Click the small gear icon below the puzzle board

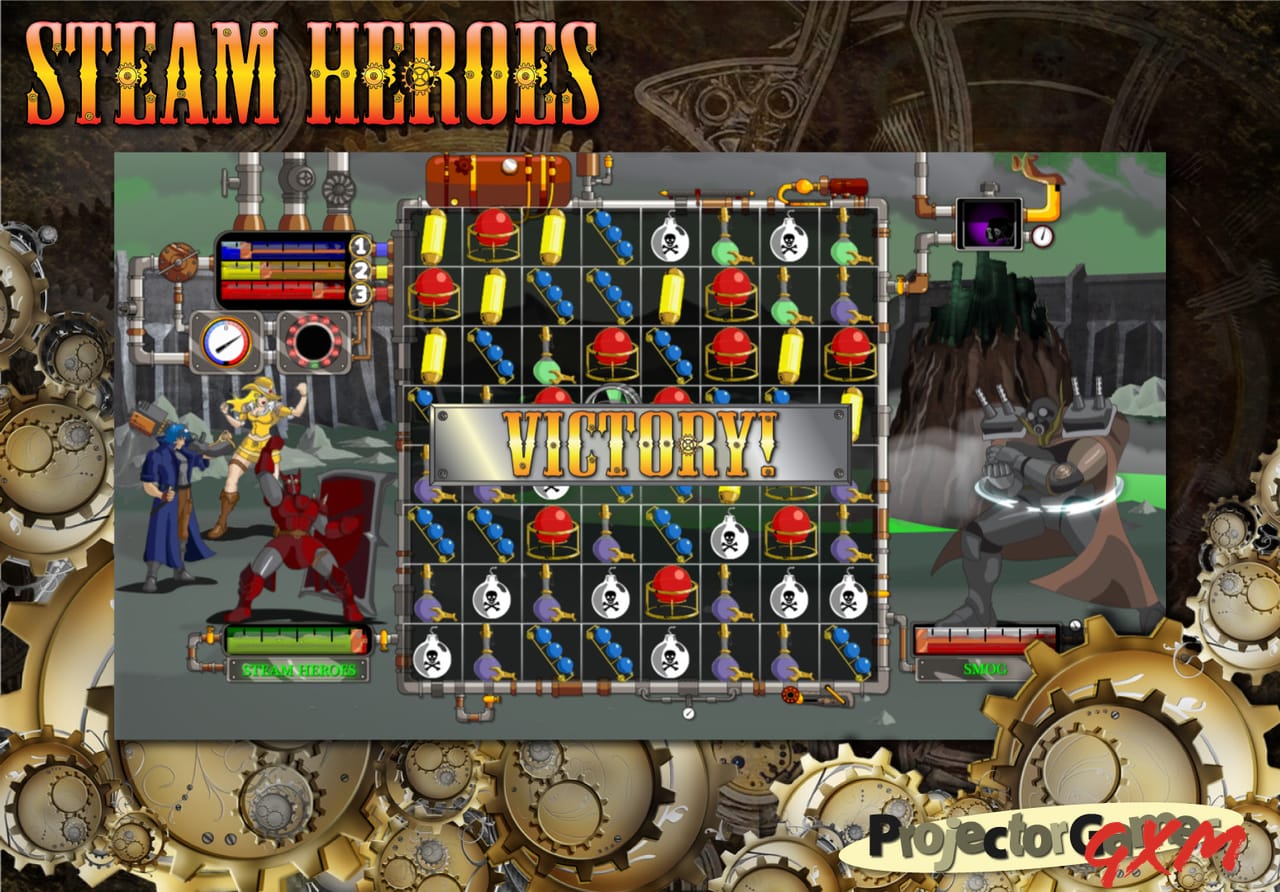pos(790,697)
